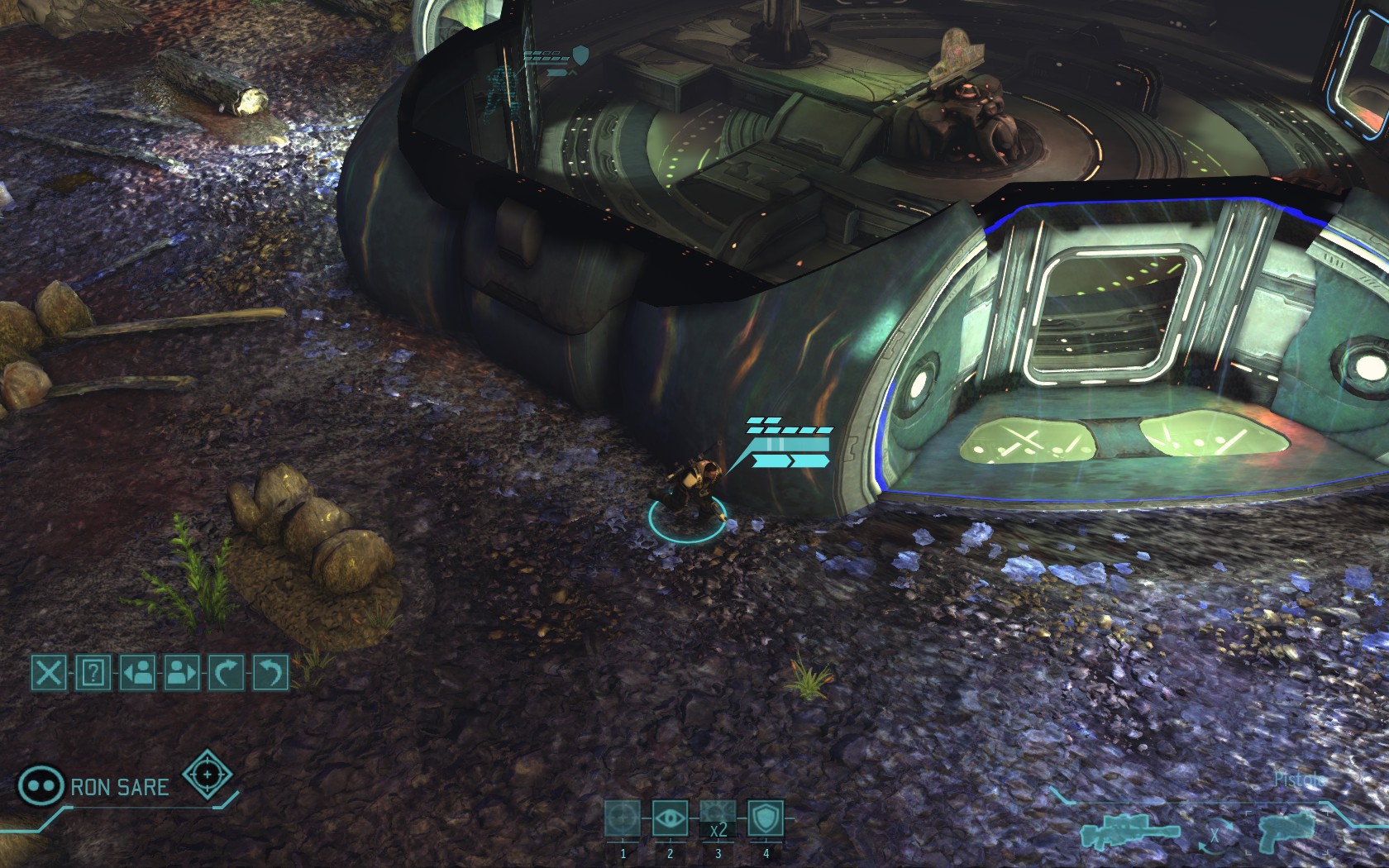The width and height of the screenshot is (1389, 868).
Task: Open the question mark info panel
Action: click(x=93, y=673)
